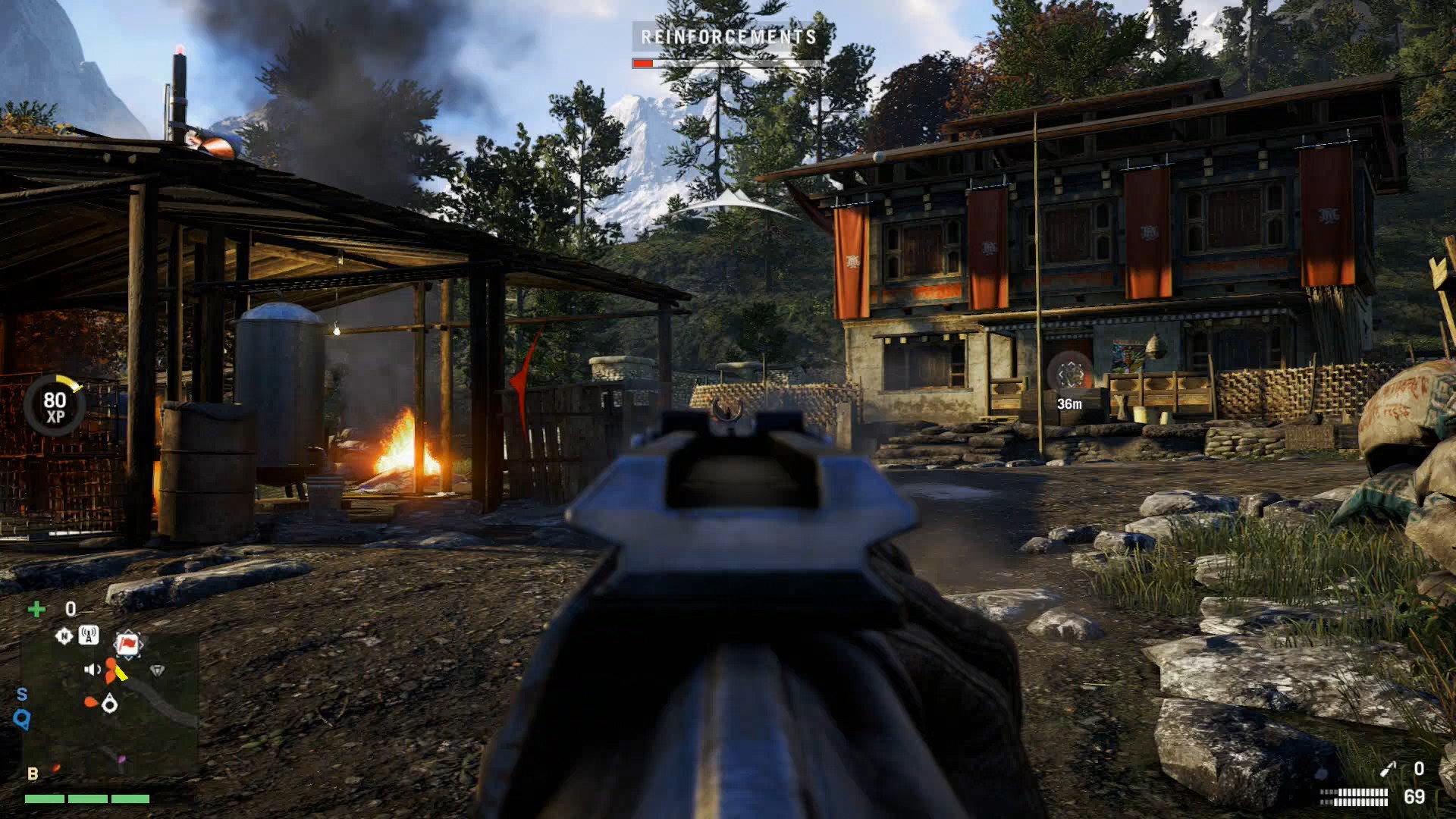Click the S zone label on minimap
The image size is (1456, 819).
point(22,692)
